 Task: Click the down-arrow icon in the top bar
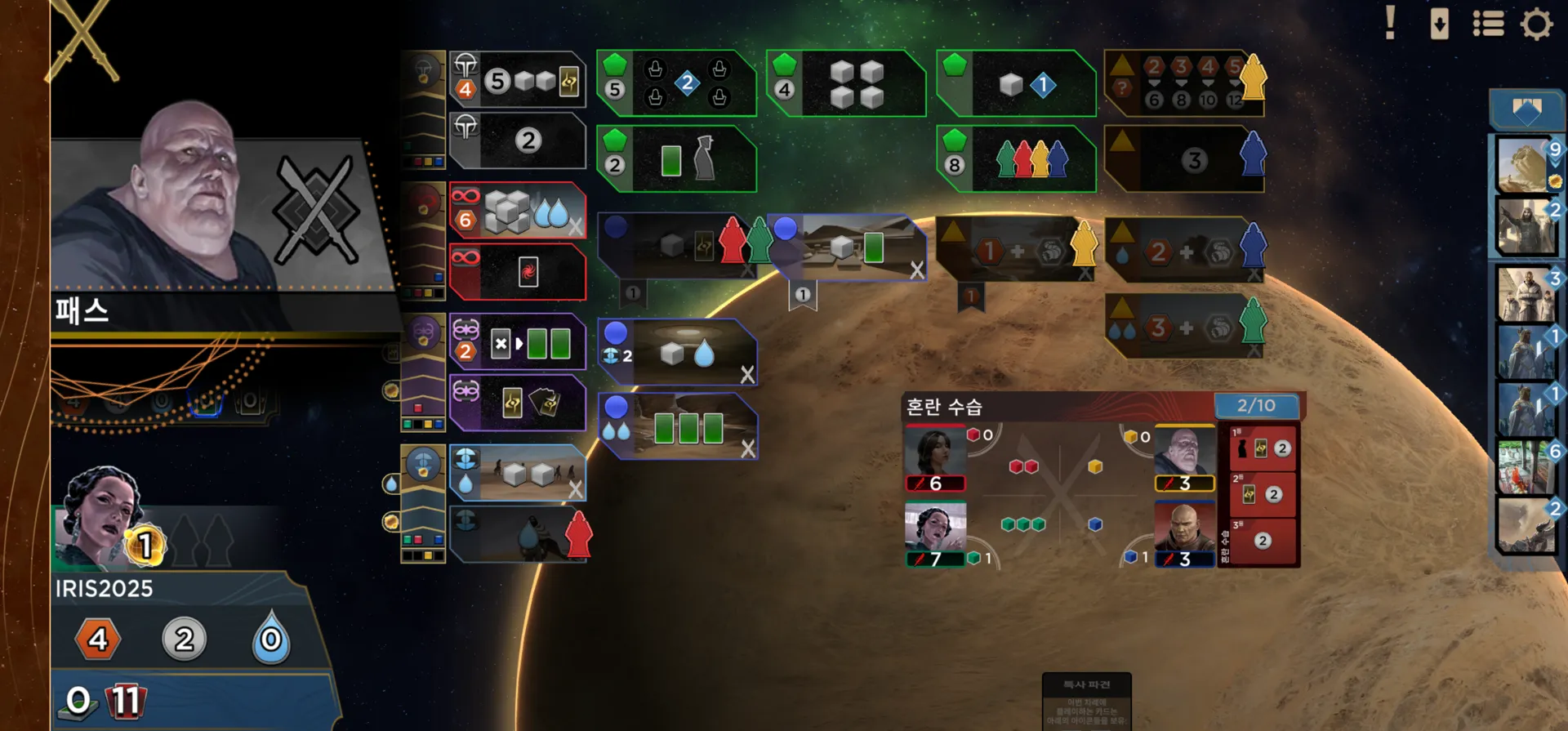(x=1439, y=24)
